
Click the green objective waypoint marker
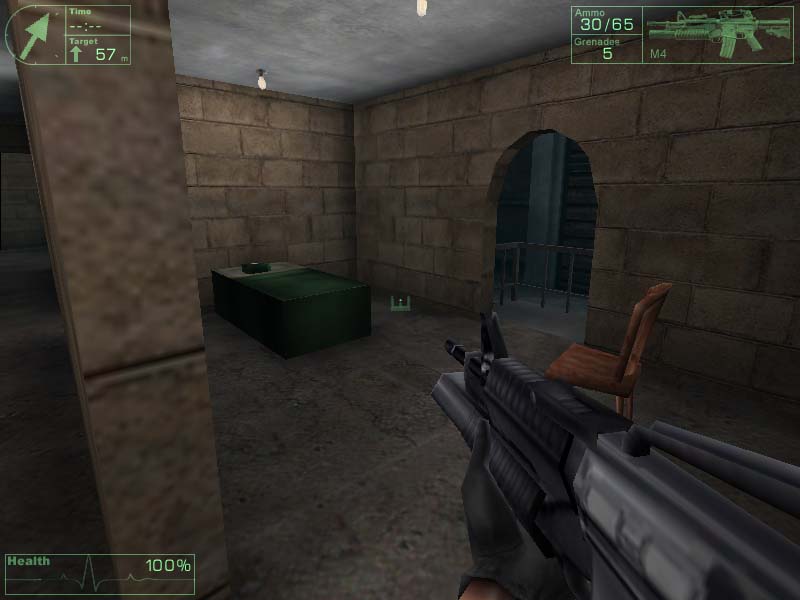[400, 303]
